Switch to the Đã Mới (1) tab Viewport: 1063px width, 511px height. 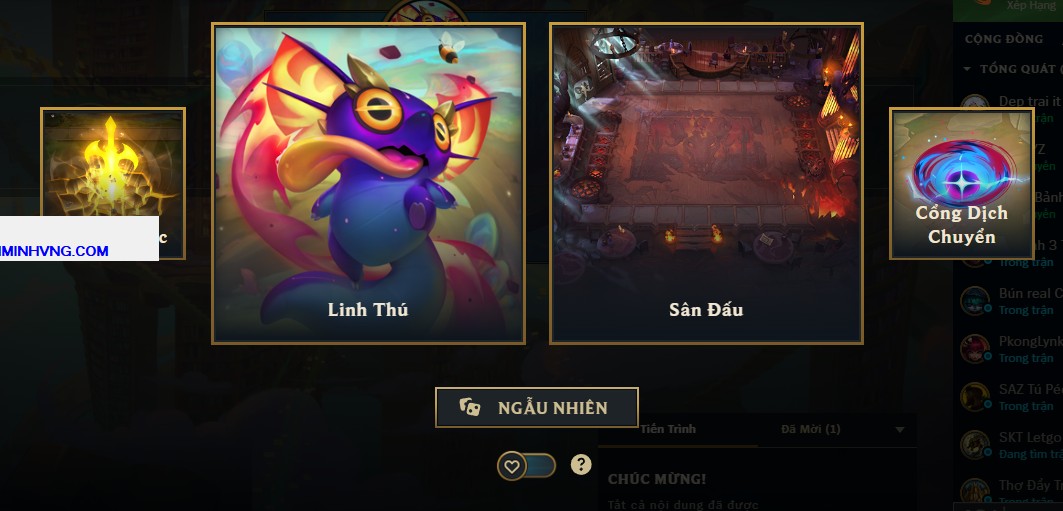click(x=810, y=429)
